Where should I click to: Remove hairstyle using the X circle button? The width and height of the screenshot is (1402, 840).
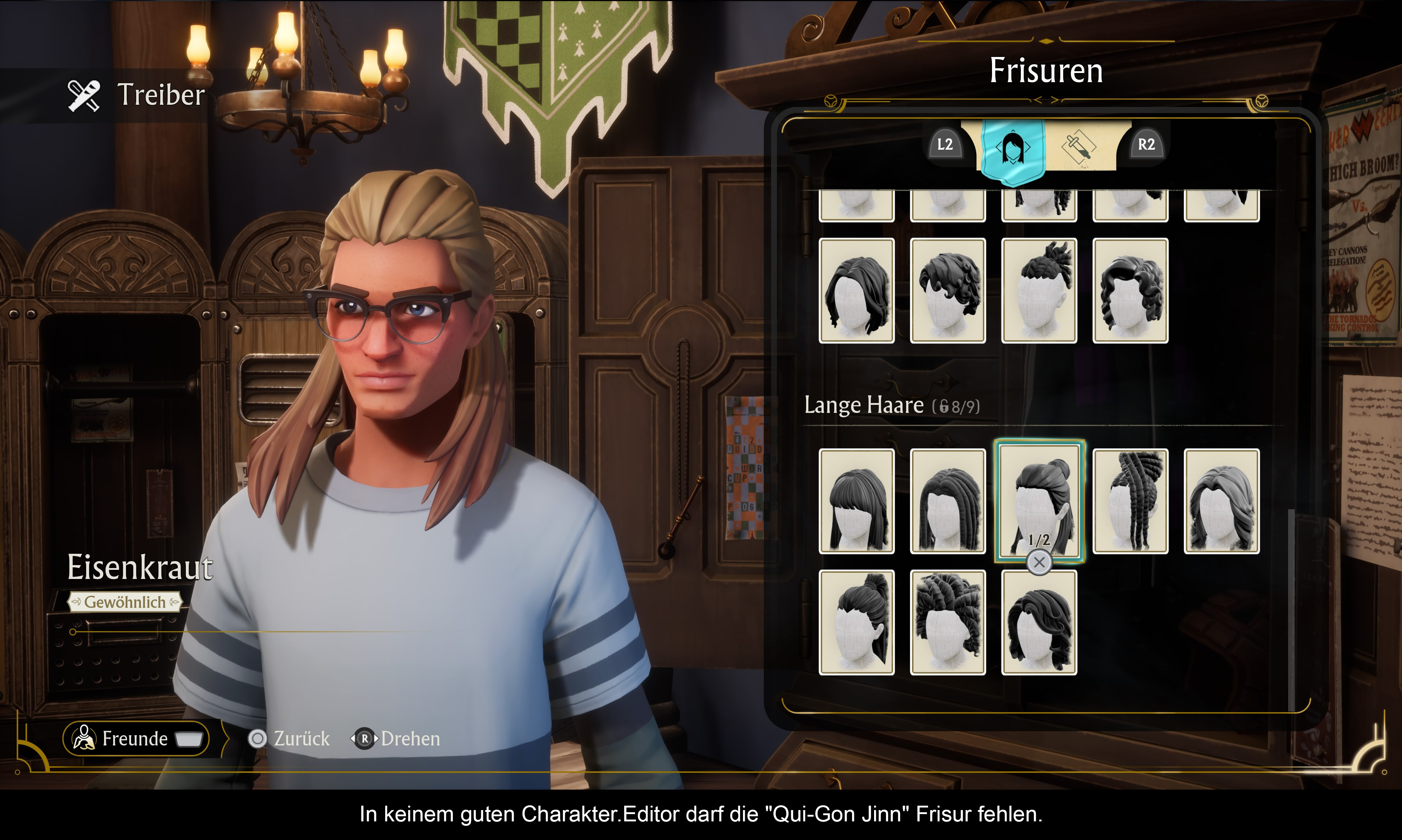[1039, 563]
